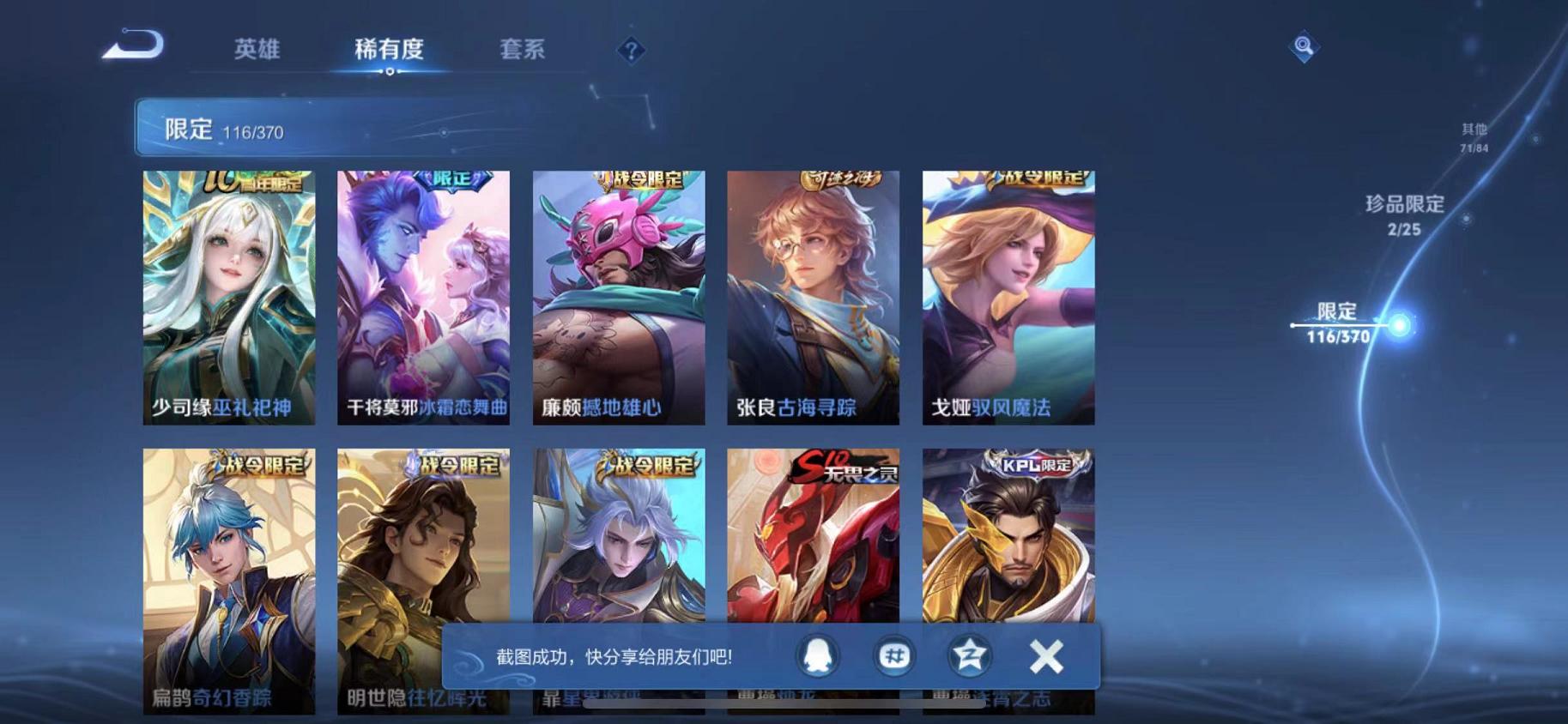Share via the hashtag community icon
The height and width of the screenshot is (724, 1568).
point(893,655)
